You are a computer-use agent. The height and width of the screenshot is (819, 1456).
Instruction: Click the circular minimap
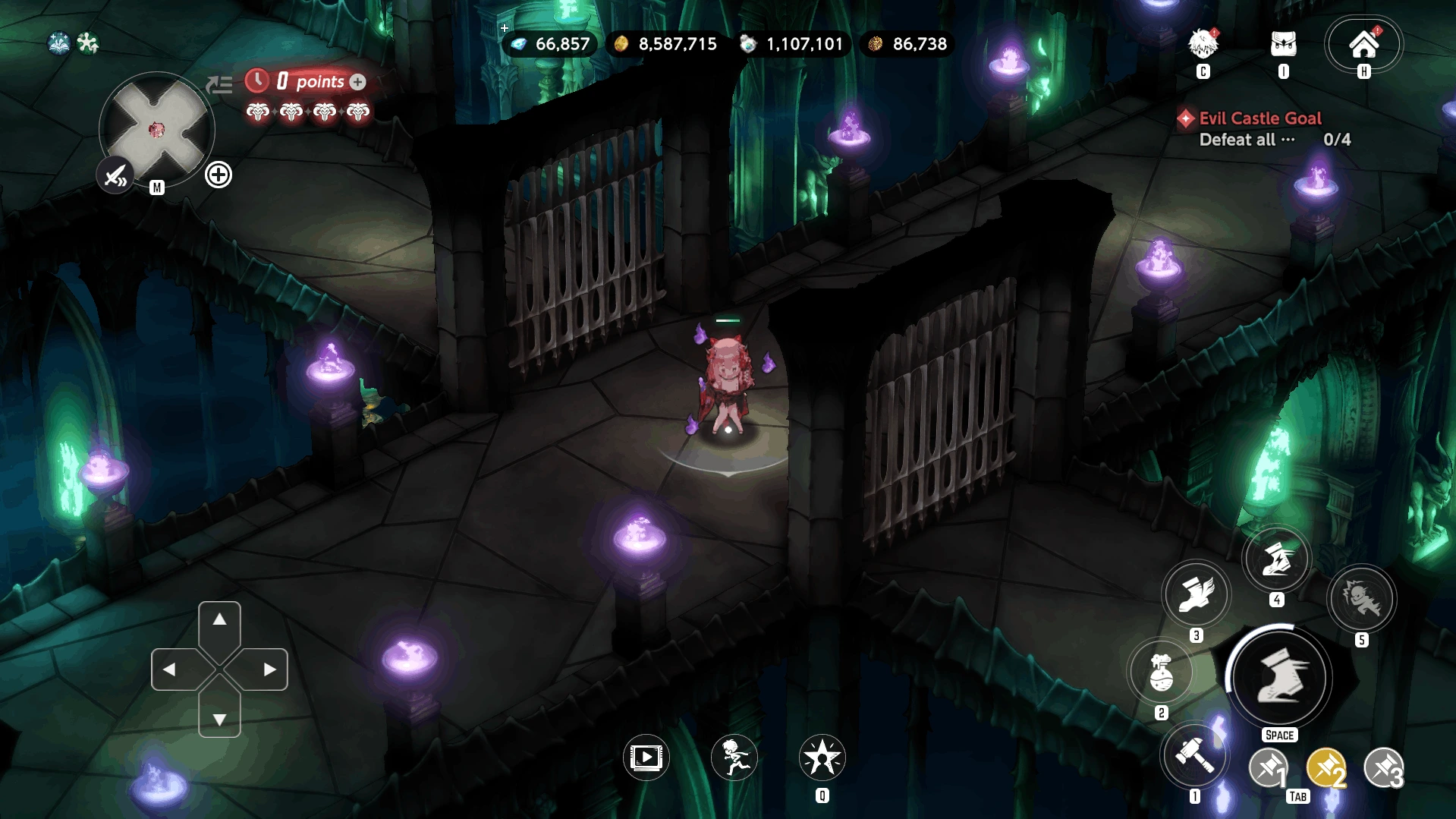tap(157, 130)
